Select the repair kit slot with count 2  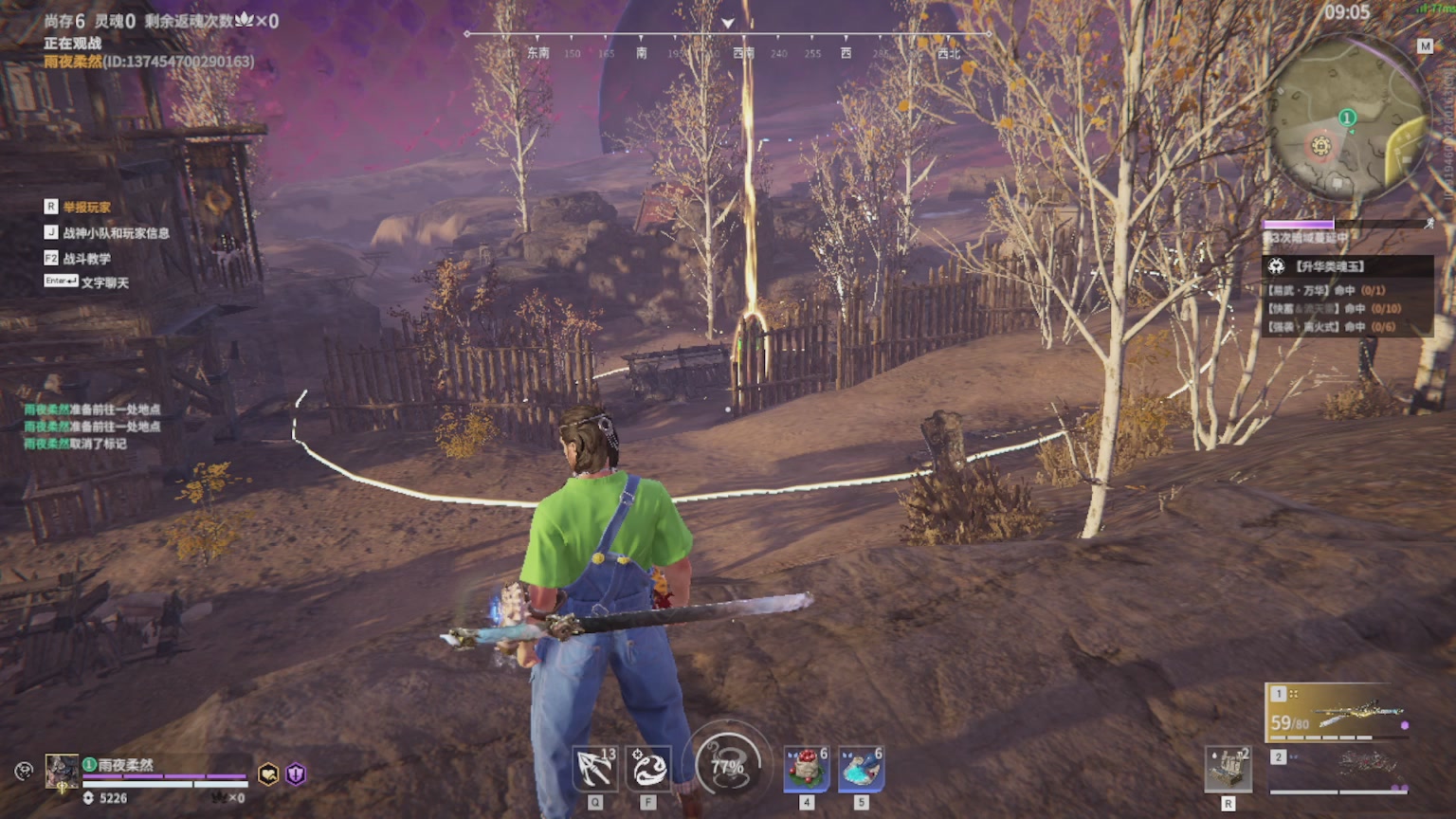pyautogui.click(x=1228, y=768)
